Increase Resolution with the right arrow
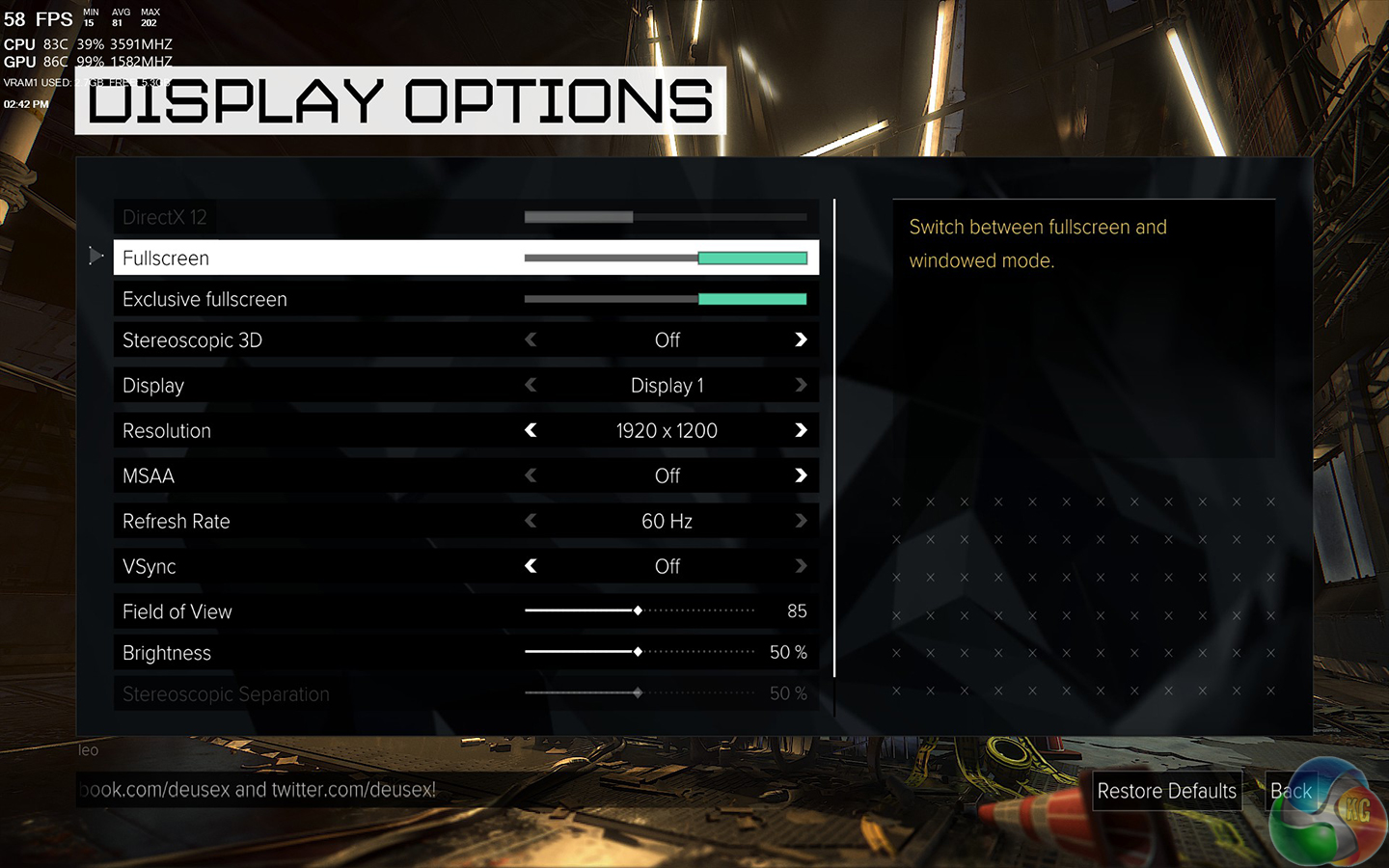1389x868 pixels. [x=801, y=430]
